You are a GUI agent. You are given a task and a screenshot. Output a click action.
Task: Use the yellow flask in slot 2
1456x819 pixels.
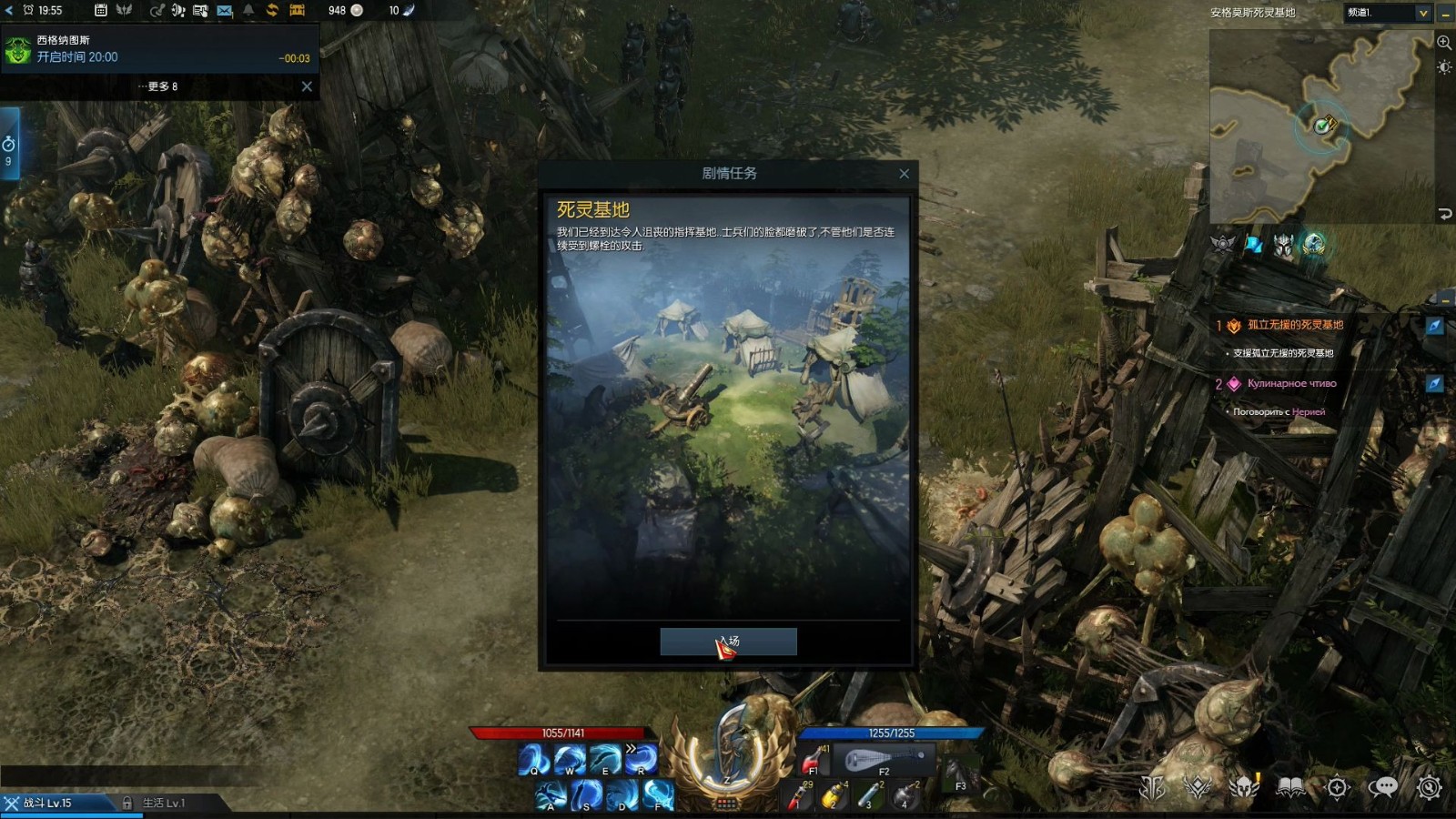click(x=832, y=796)
